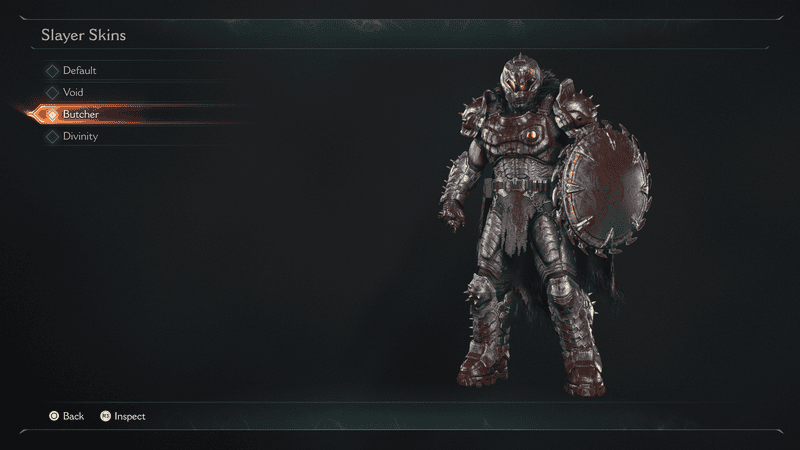Switch to the Divinity skin
Screen dimensions: 800x450
point(80,137)
